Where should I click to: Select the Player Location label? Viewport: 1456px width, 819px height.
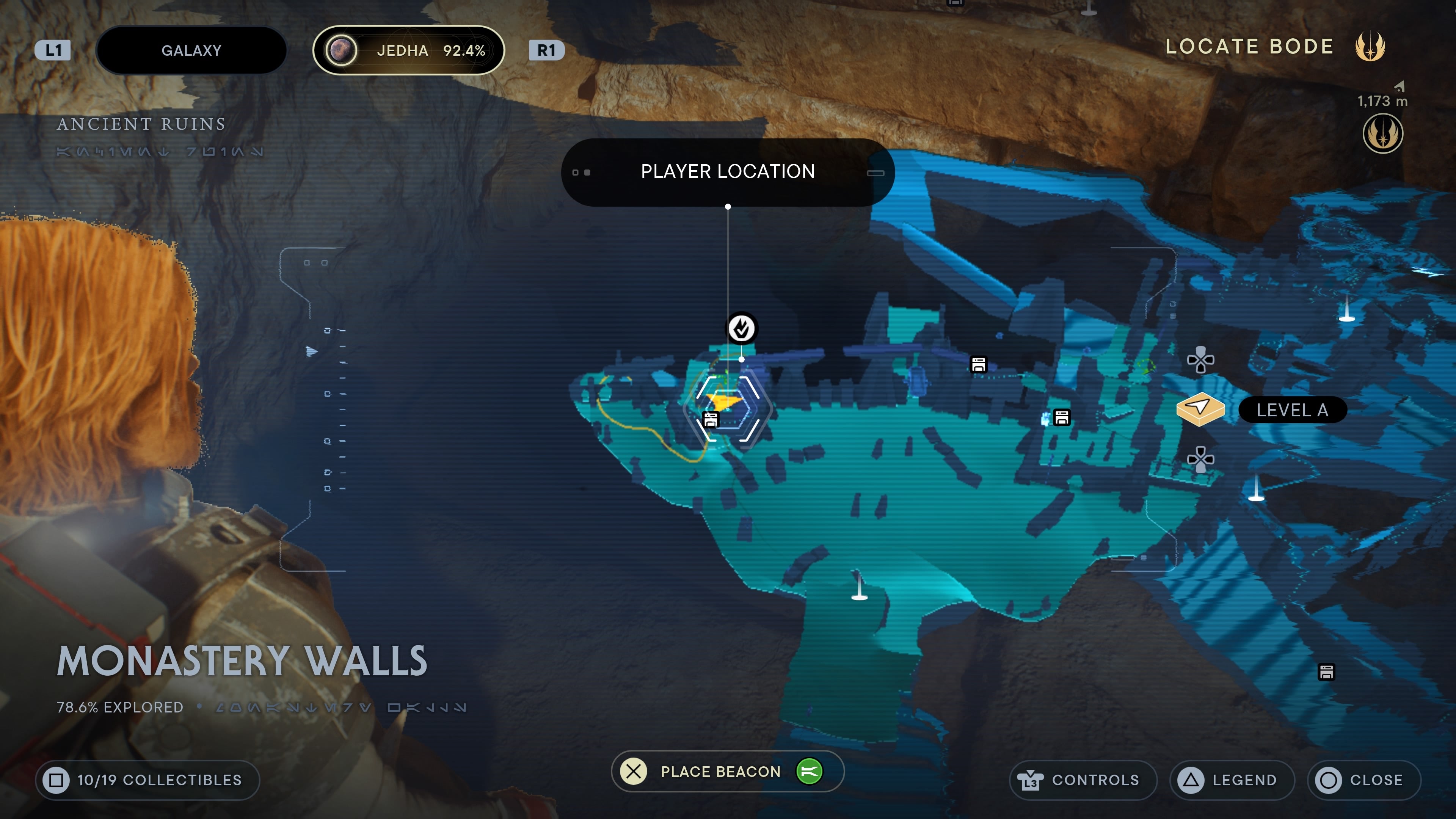tap(728, 172)
